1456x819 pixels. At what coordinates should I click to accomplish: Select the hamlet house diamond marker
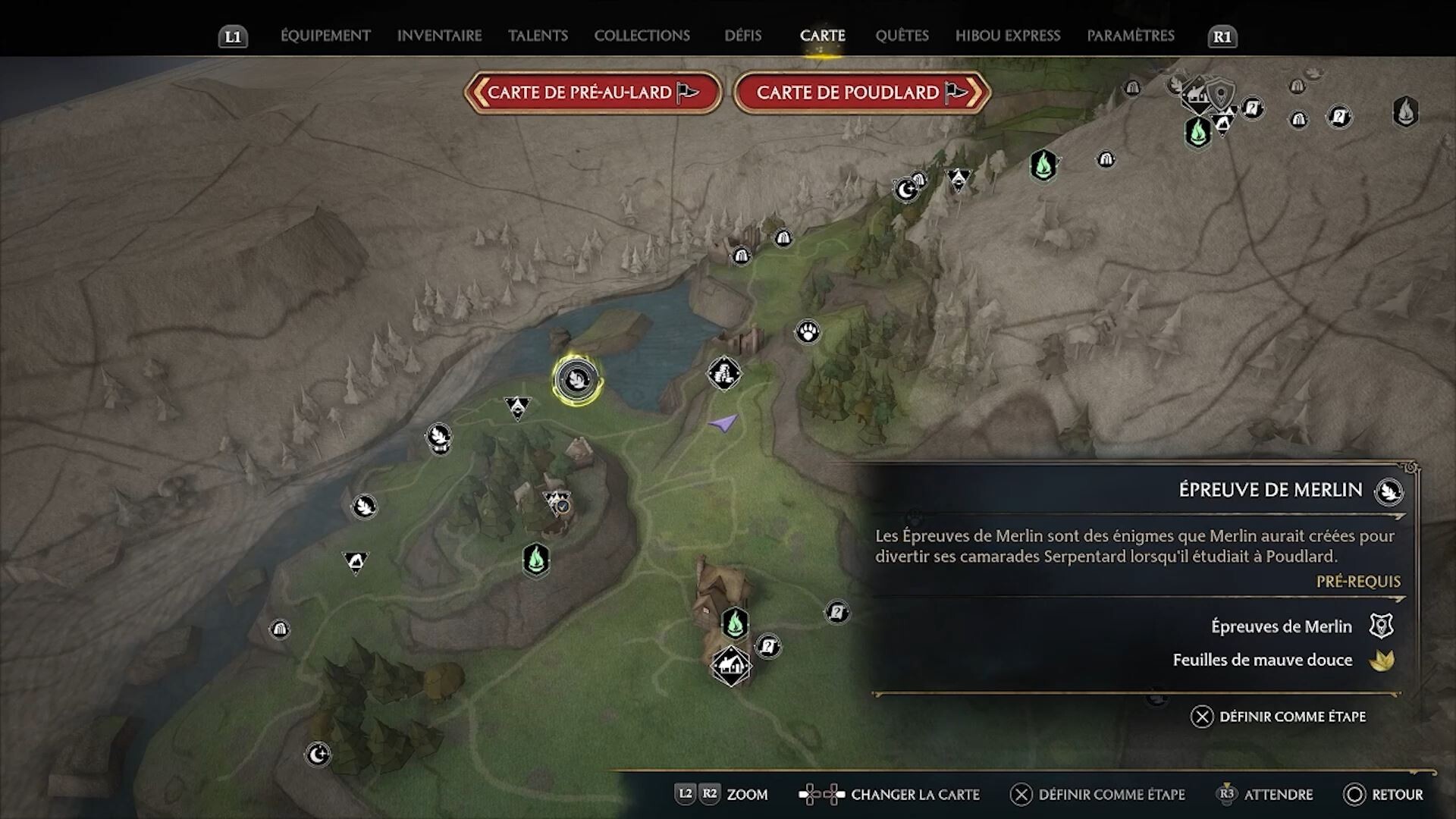click(730, 666)
